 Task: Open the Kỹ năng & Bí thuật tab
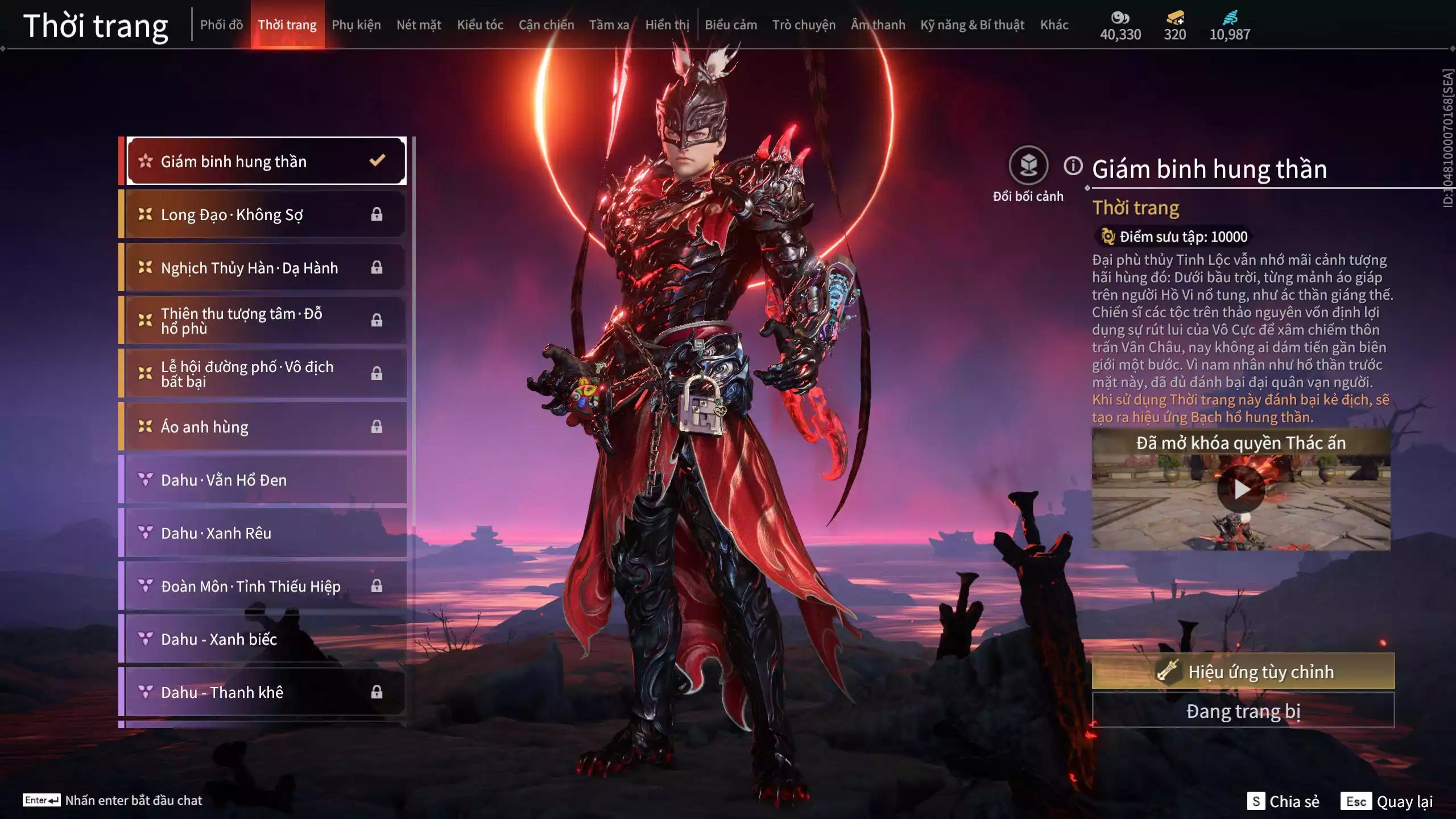pyautogui.click(x=972, y=25)
